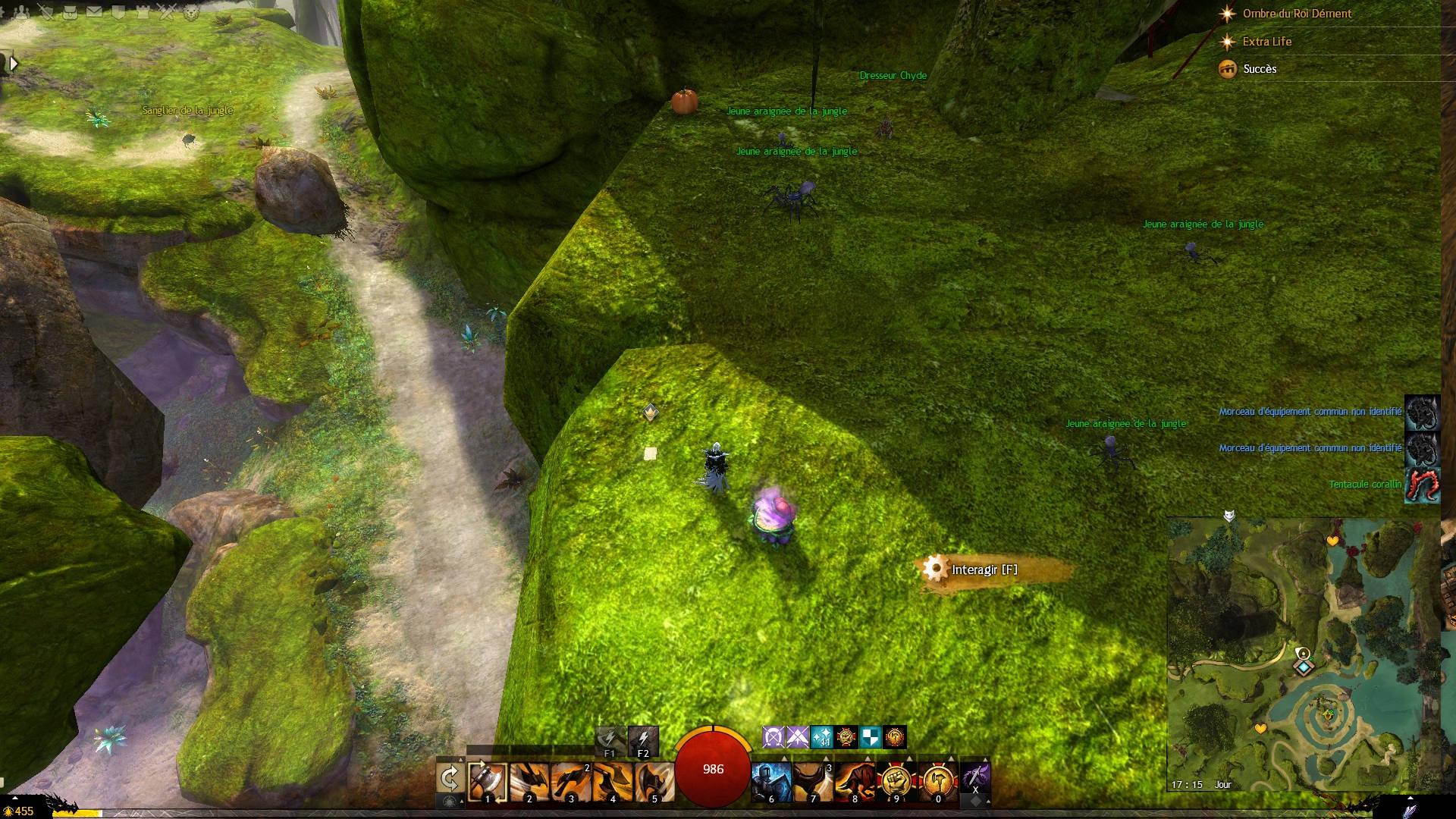Use the golden fist banner skill
Viewport: 1456px width, 819px height.
[896, 781]
